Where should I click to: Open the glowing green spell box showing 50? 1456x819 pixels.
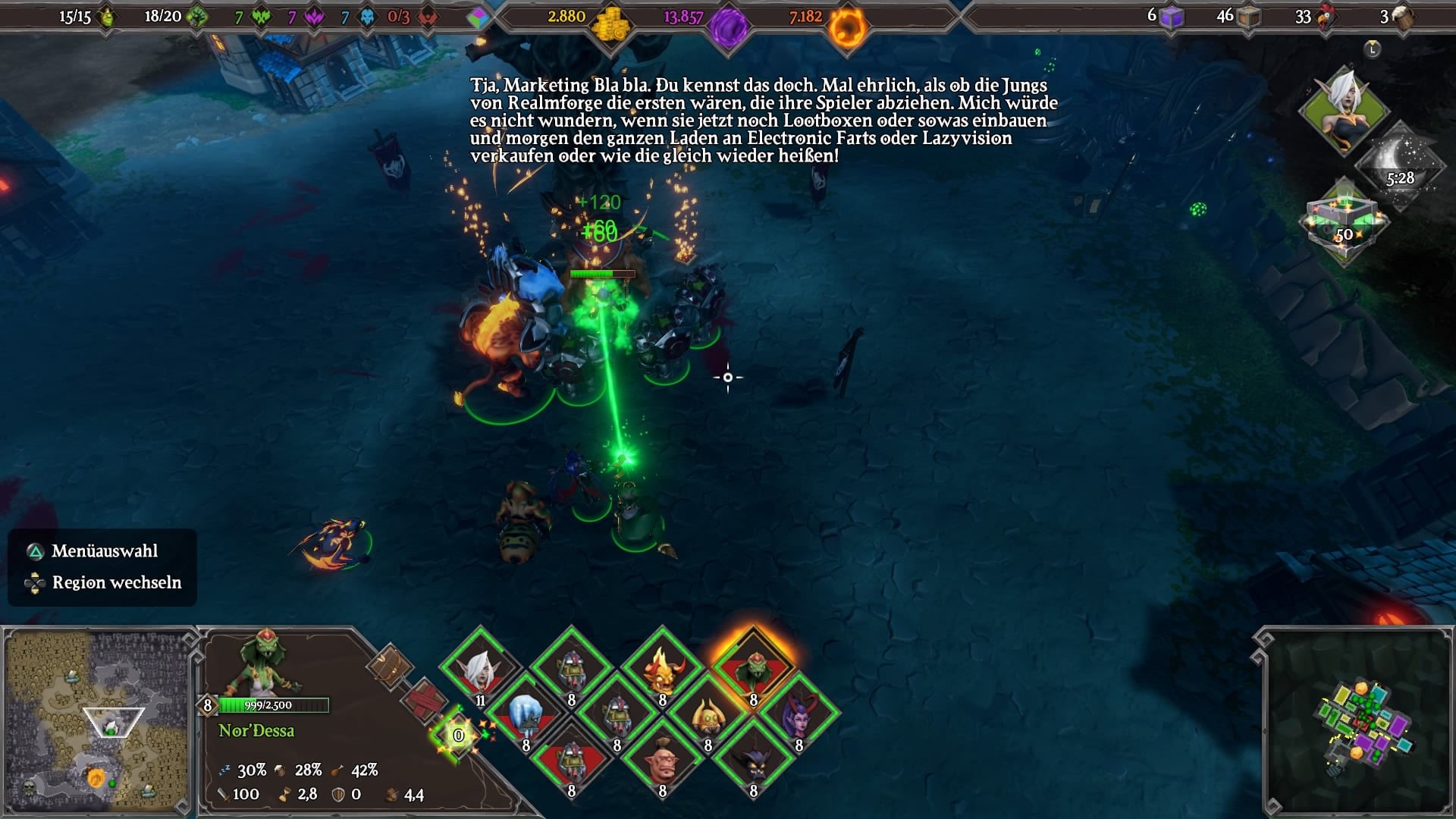(x=1344, y=221)
